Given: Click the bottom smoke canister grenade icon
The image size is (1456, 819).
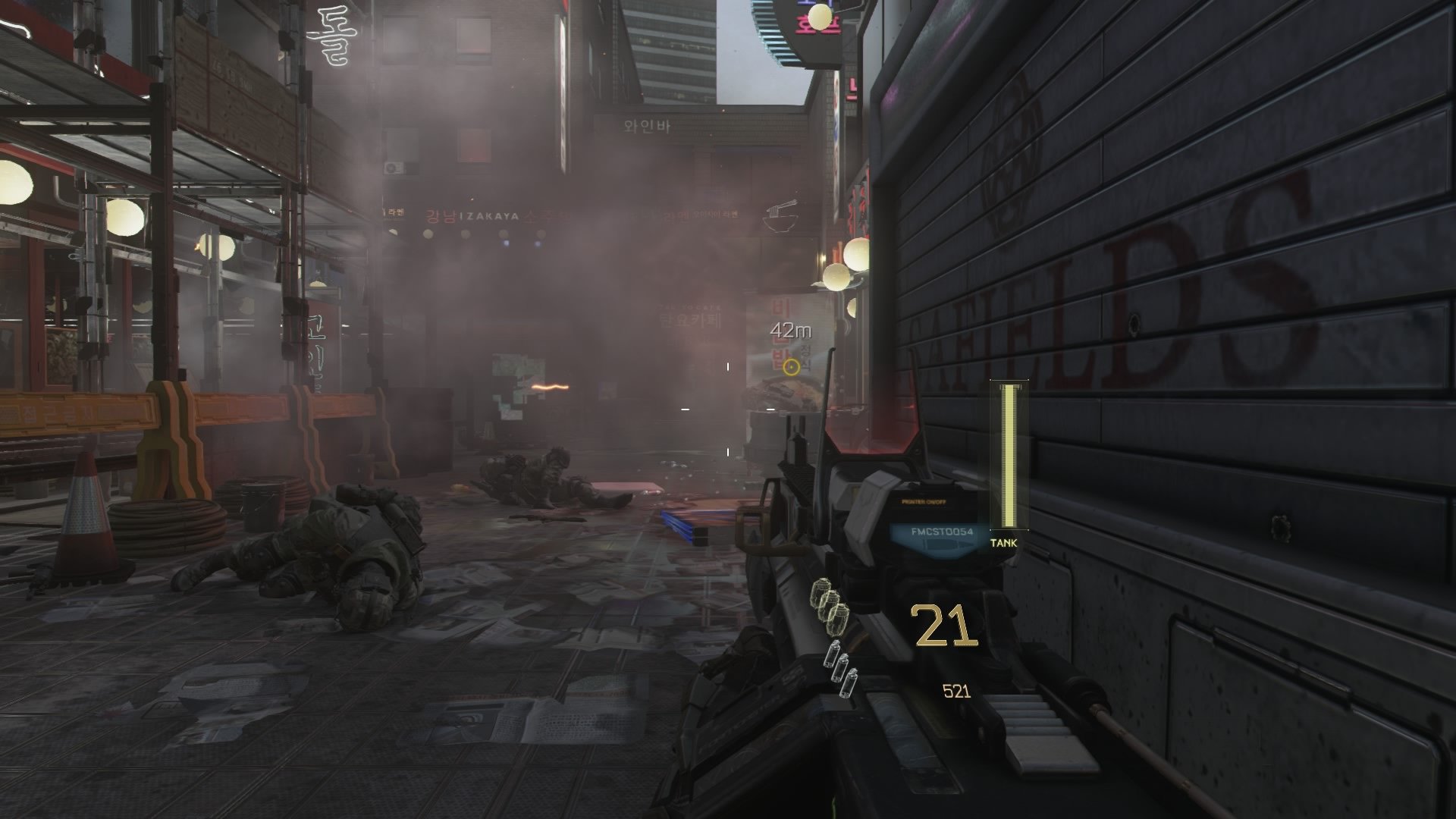Looking at the screenshot, I should [849, 682].
